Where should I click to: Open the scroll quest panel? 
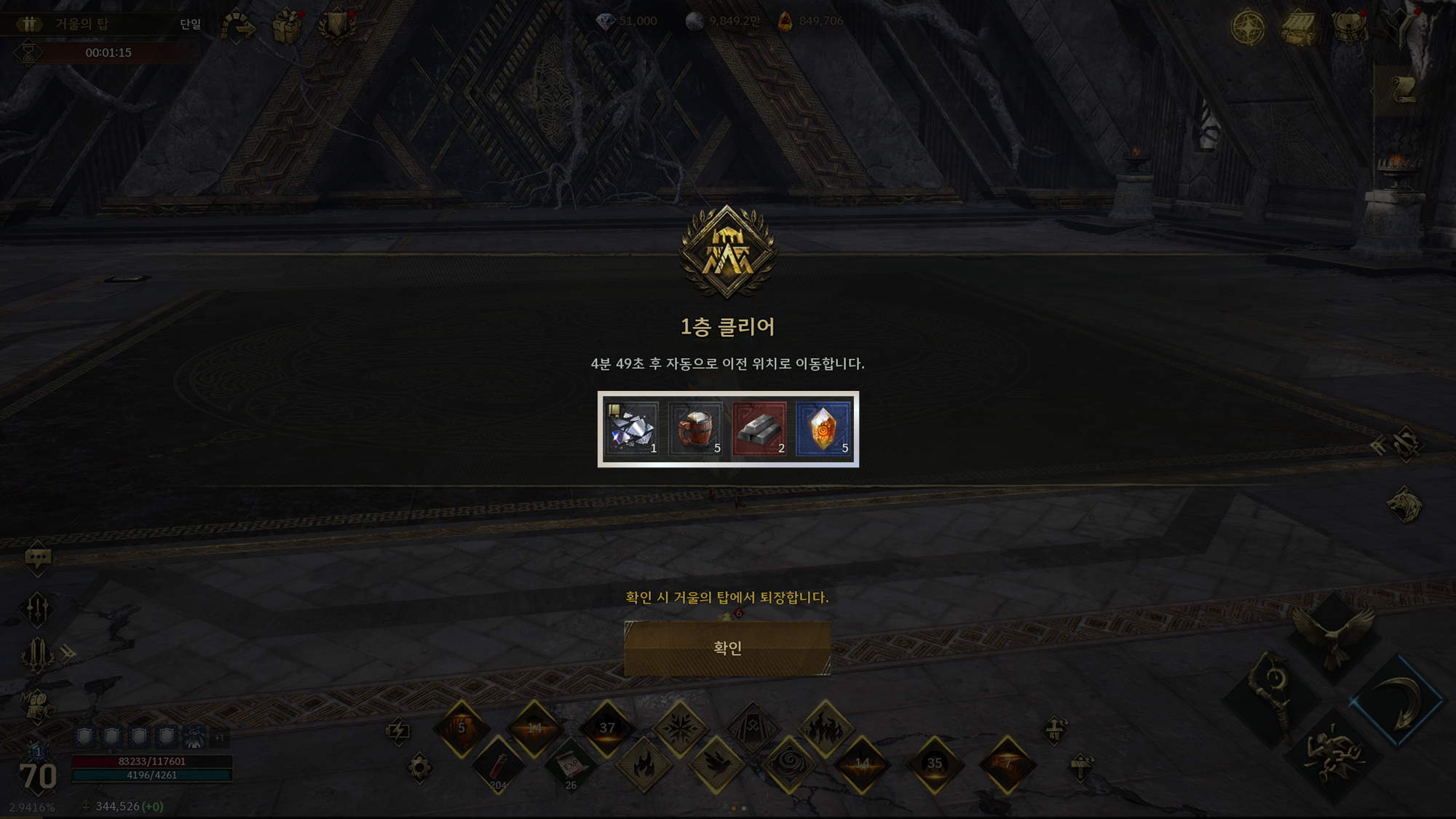pyautogui.click(x=1403, y=91)
